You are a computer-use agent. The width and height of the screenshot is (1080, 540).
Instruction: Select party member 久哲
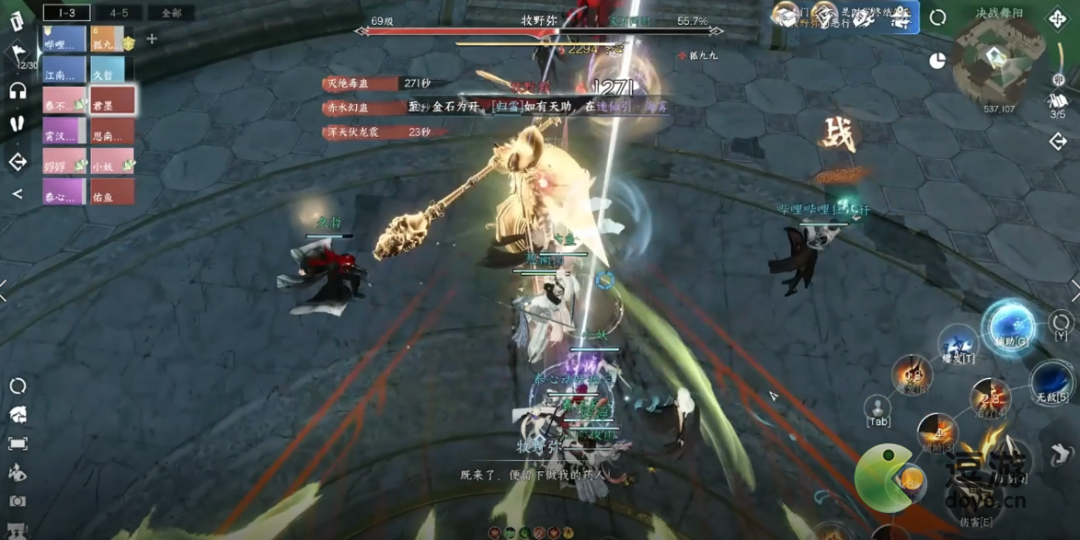click(x=108, y=70)
